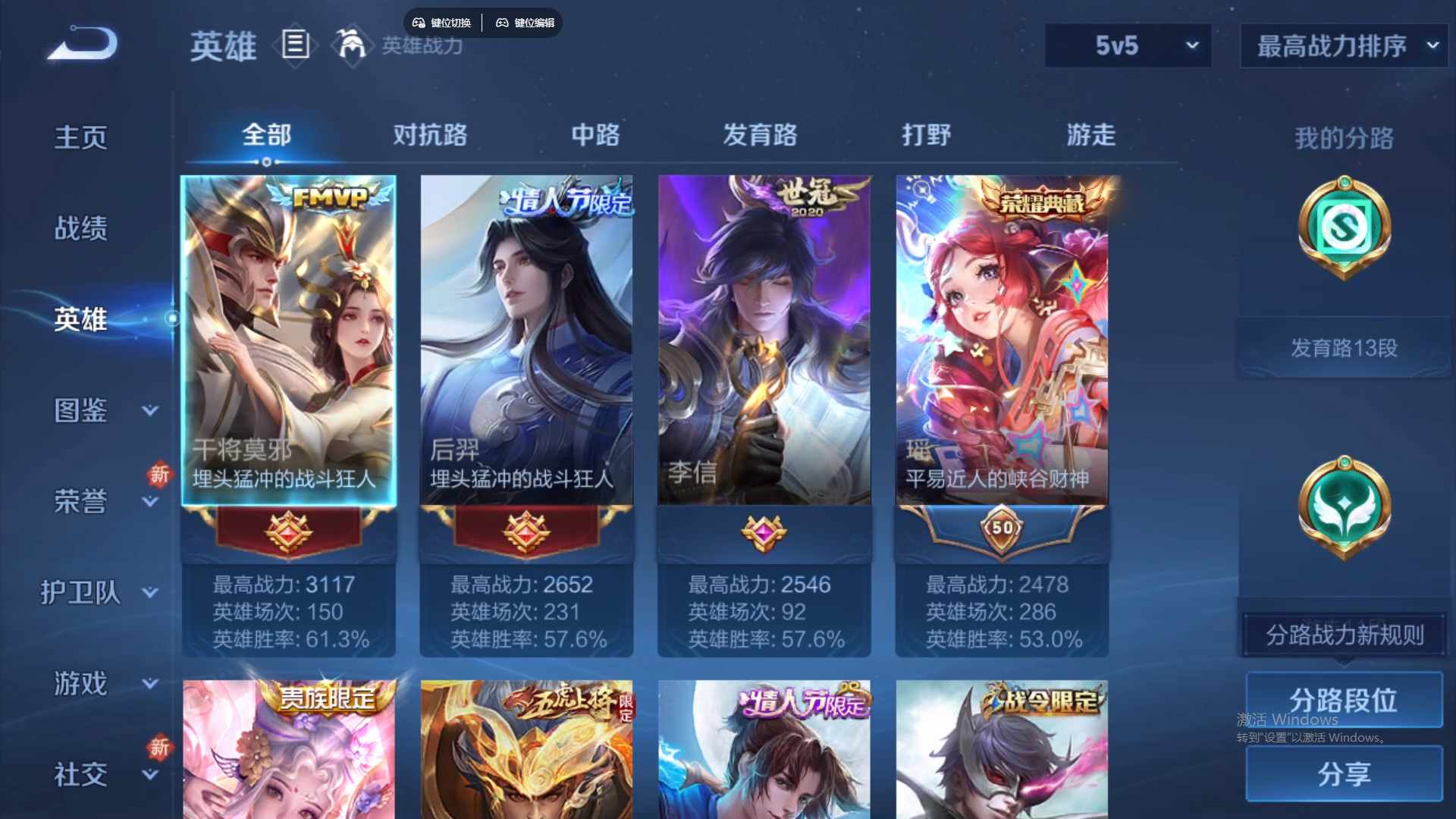Screen dimensions: 1456x819
Task: Switch to the 打野 jungle tab
Action: pos(927,135)
